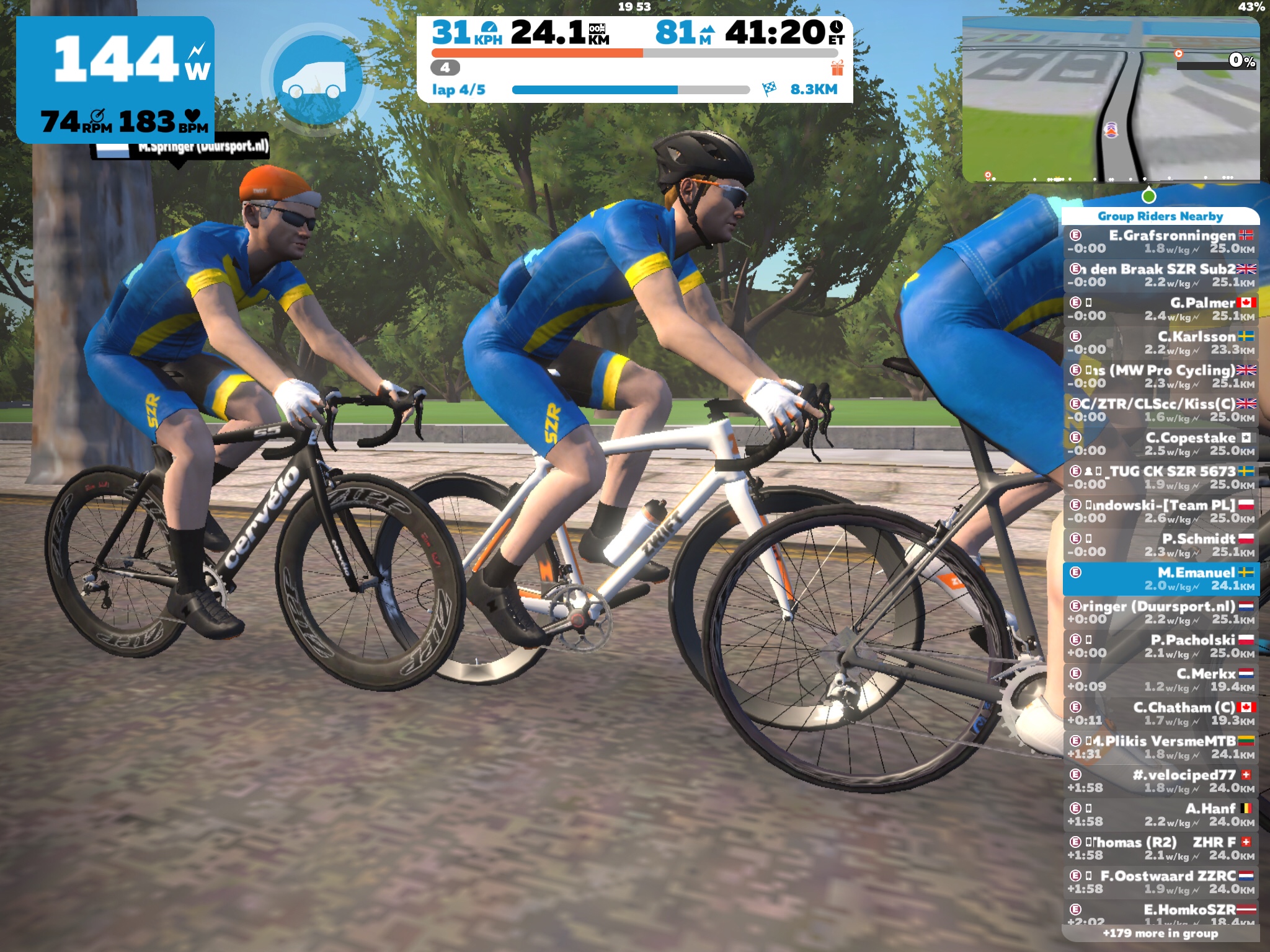Choose the F.Oostwaard ZZRC rider row
The image size is (1270, 952).
coord(1161,882)
